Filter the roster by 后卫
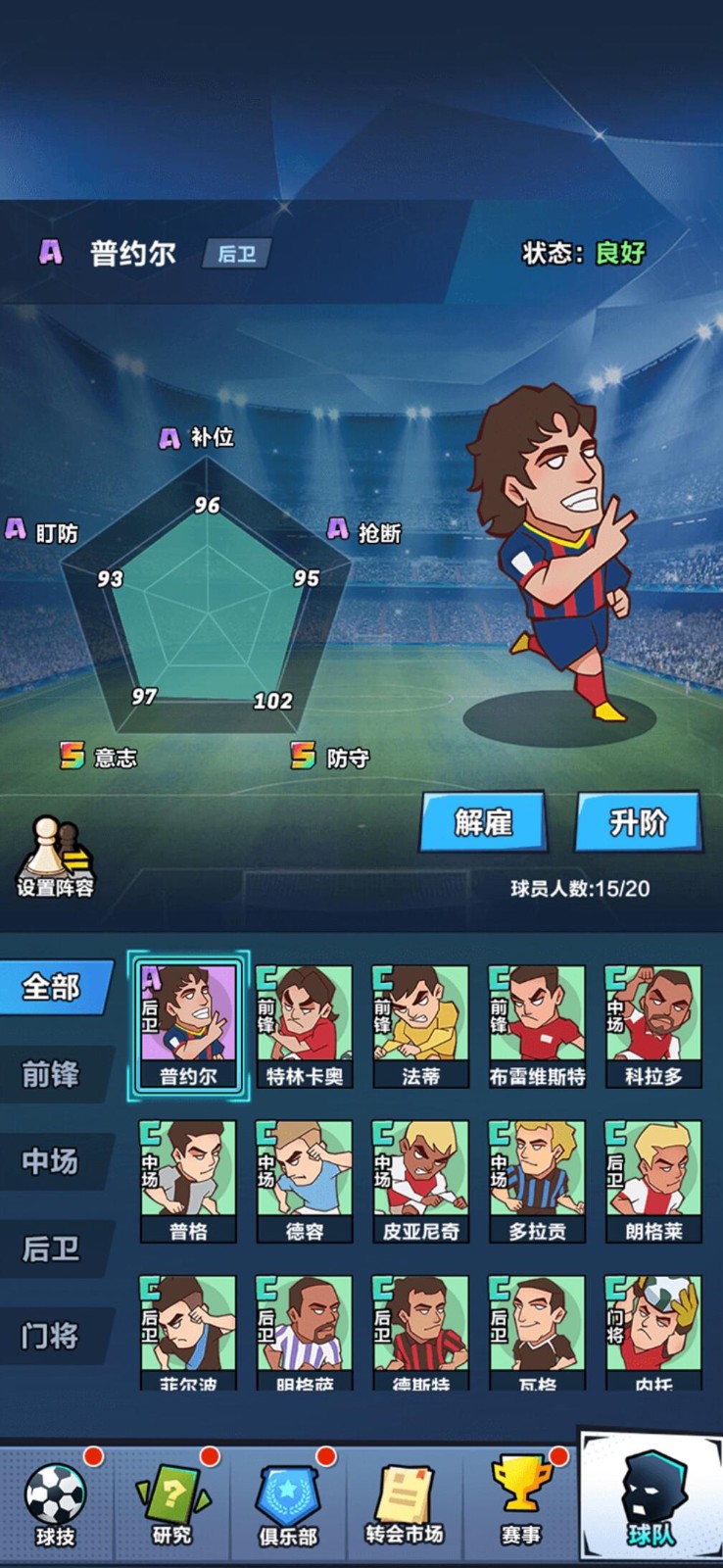The width and height of the screenshot is (723, 1568). pos(53,1249)
